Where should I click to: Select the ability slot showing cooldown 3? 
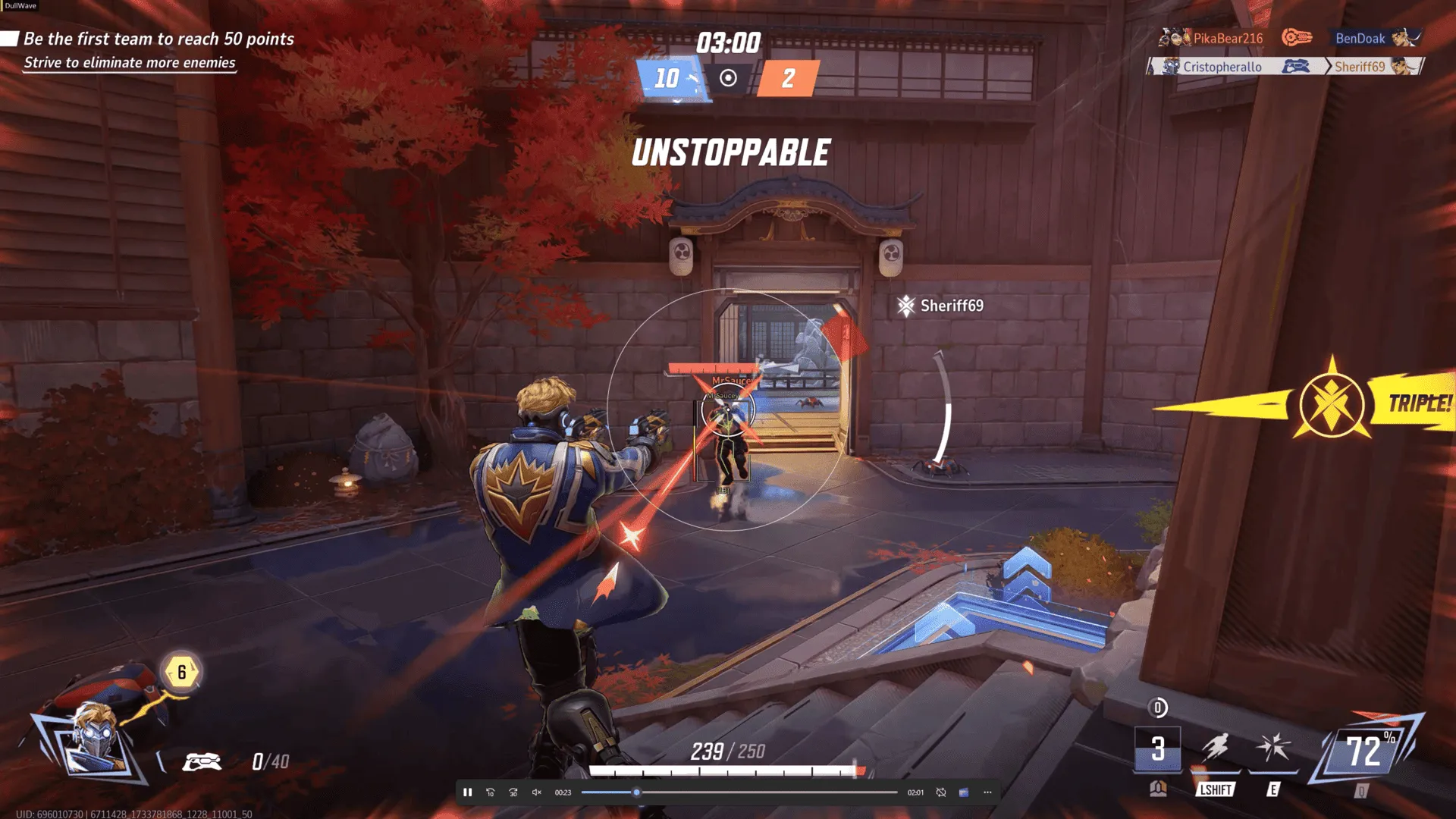coord(1157,749)
